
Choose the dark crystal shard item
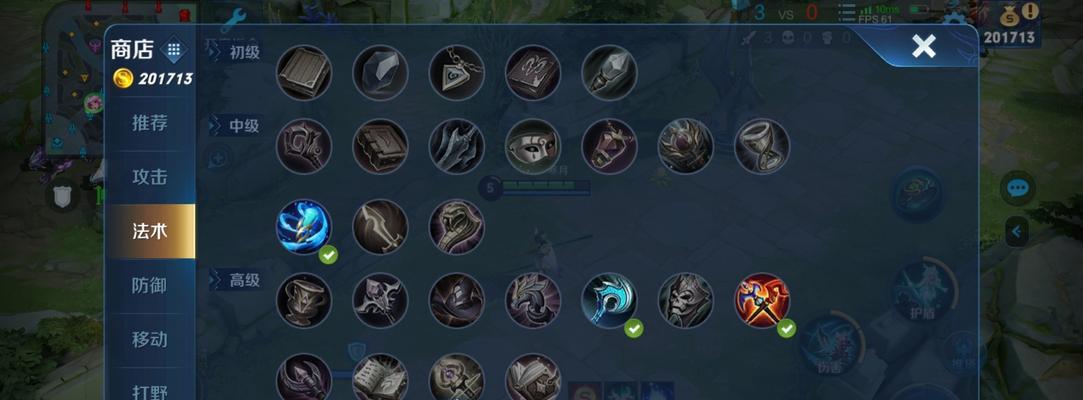coord(380,72)
